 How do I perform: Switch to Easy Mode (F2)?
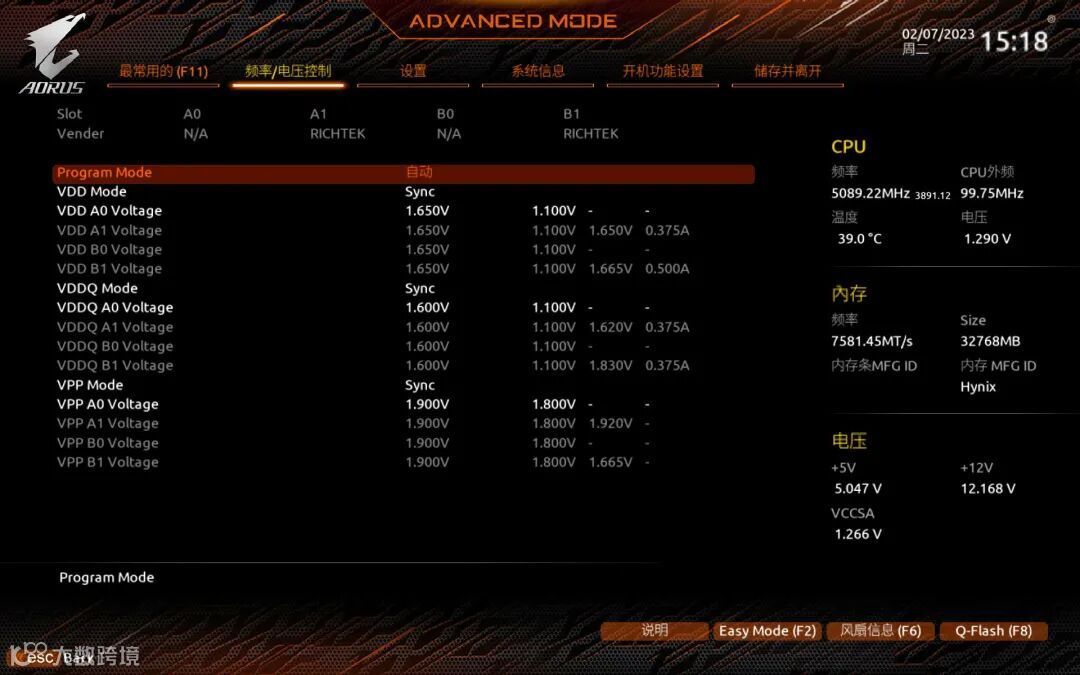(767, 631)
